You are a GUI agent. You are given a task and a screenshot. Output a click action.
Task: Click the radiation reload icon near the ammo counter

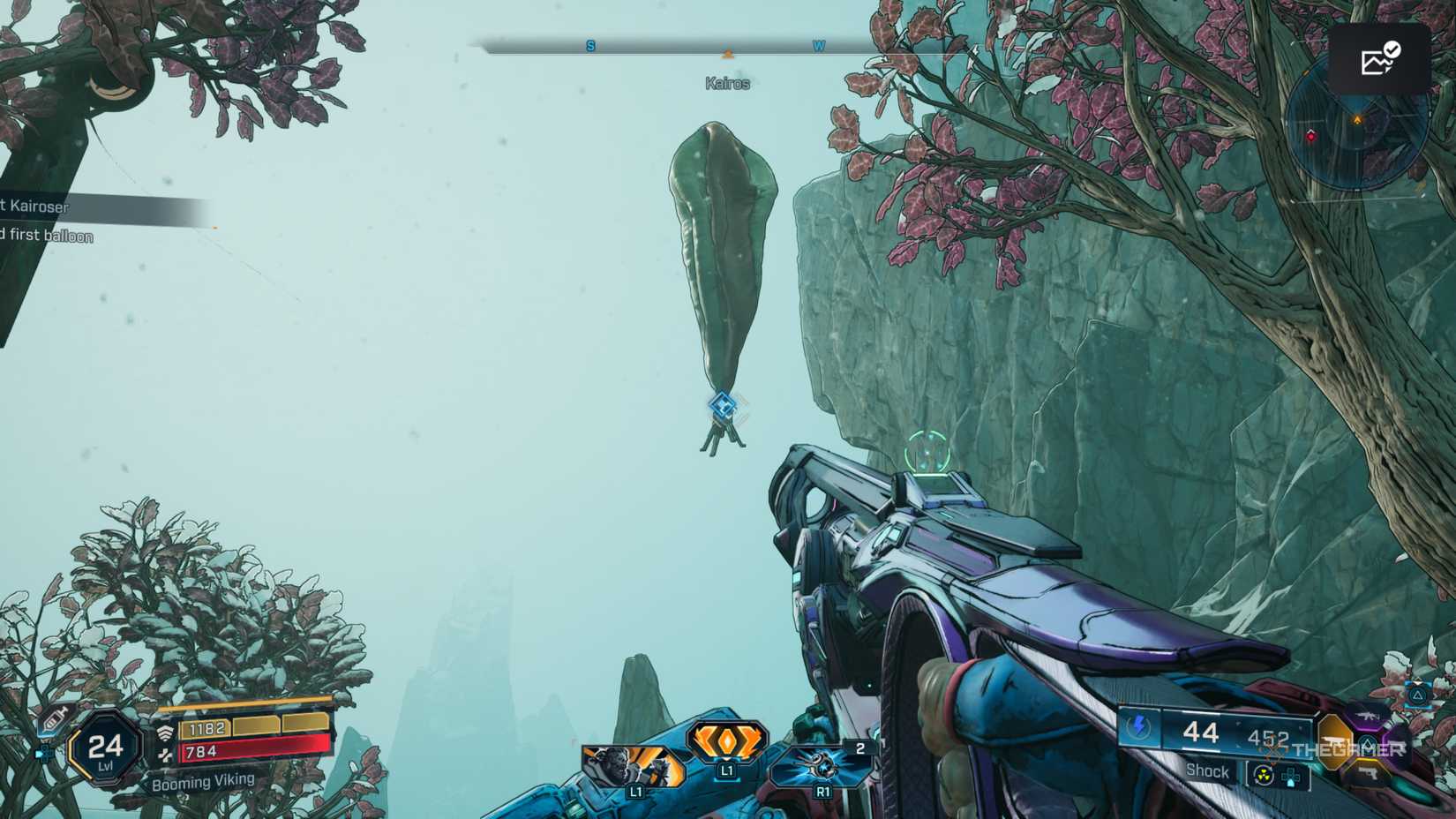[1264, 775]
